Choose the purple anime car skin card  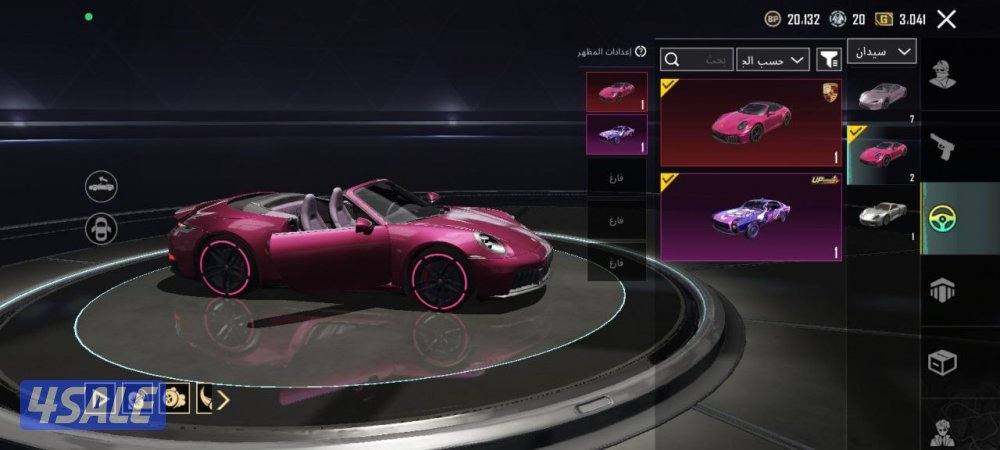[750, 216]
